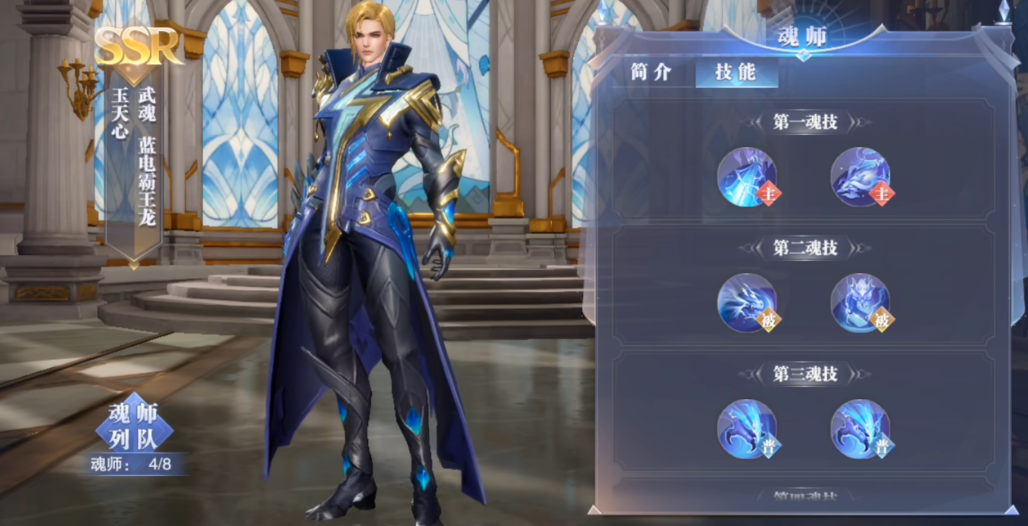This screenshot has height=526, width=1028.
Task: Inspect the dragon claw first soul skill
Action: (860, 177)
